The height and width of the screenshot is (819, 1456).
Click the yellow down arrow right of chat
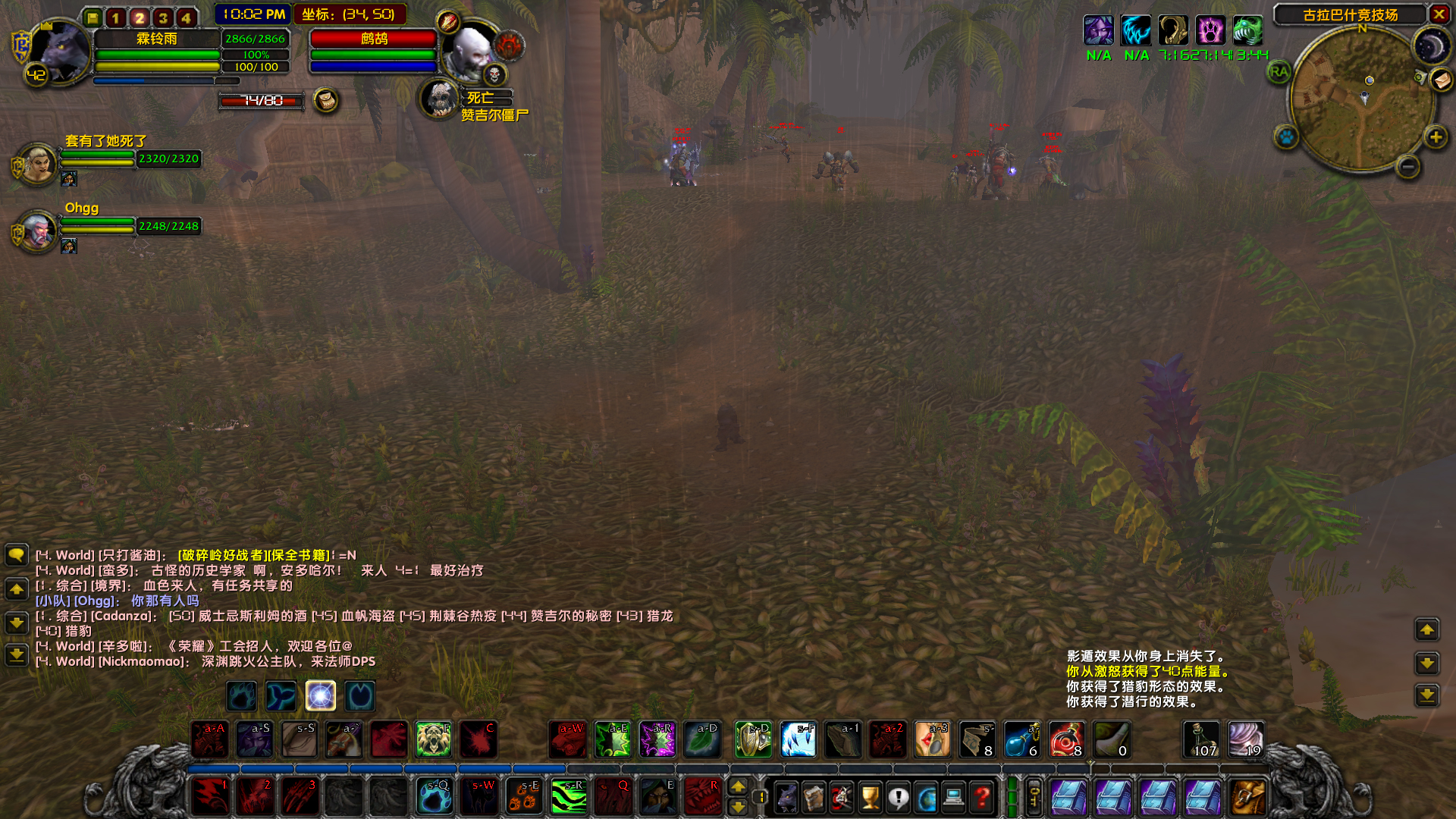[1426, 664]
